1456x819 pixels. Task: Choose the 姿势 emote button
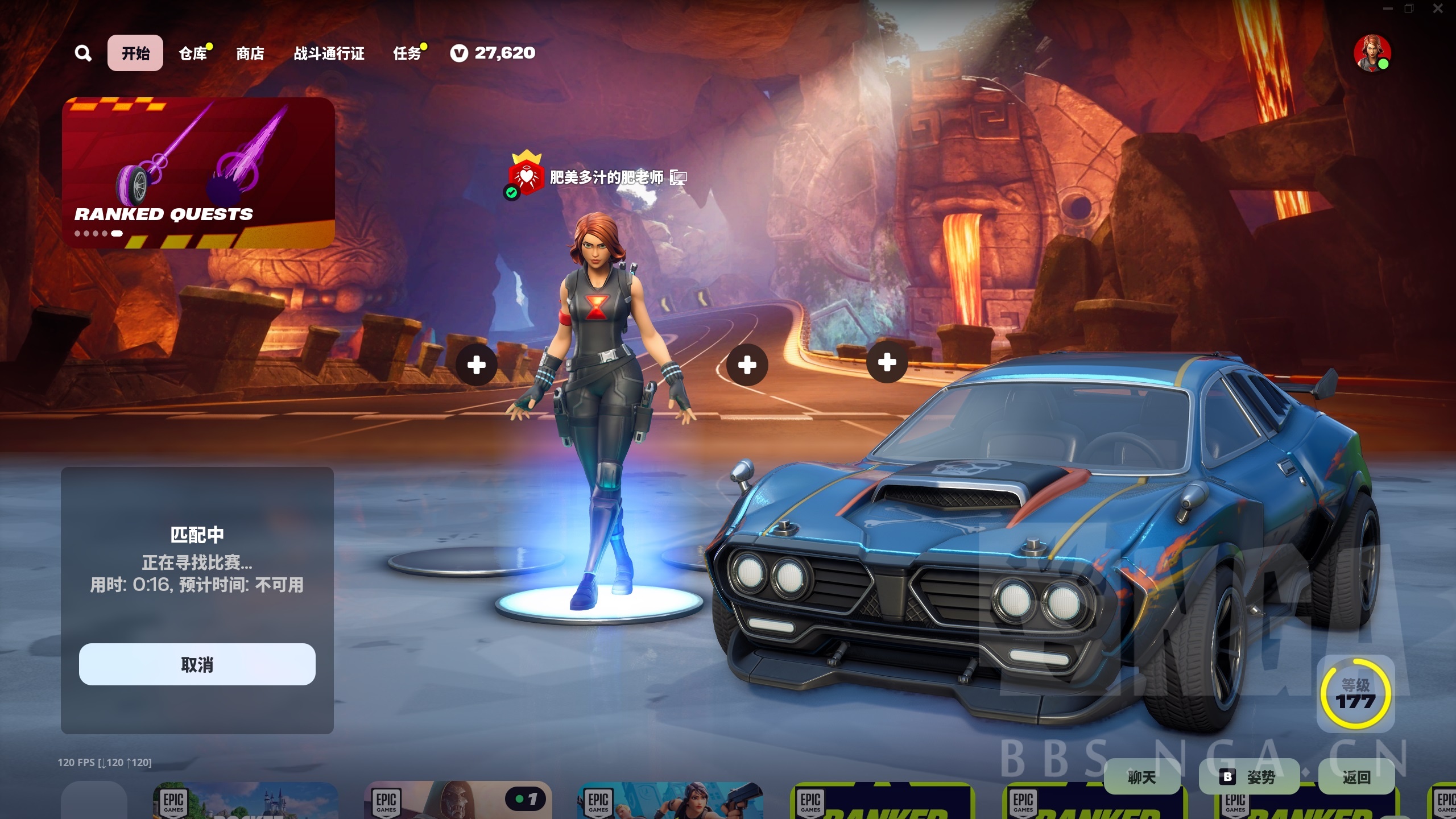pos(1250,777)
